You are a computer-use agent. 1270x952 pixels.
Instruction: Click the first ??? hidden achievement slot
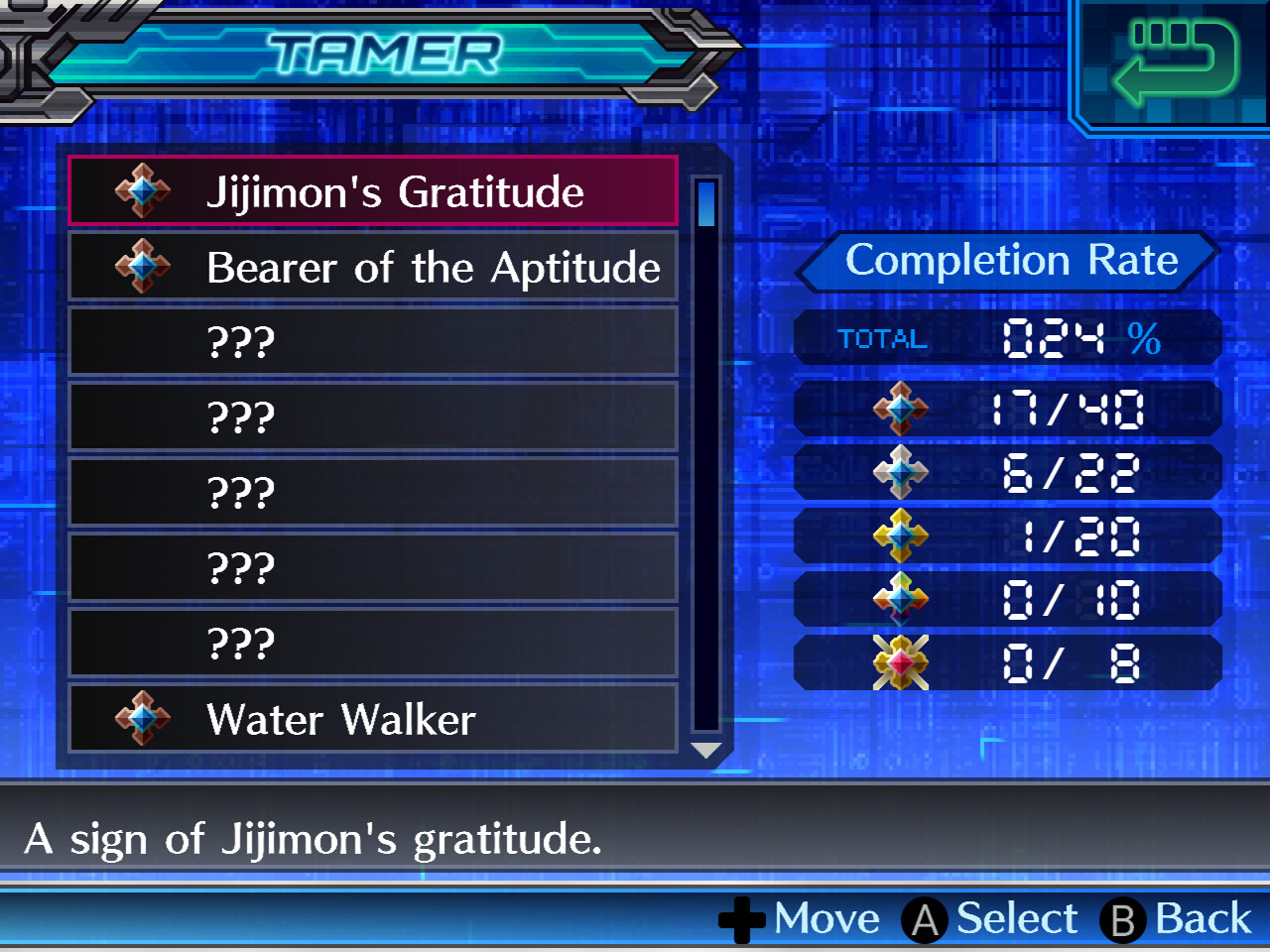[x=372, y=341]
